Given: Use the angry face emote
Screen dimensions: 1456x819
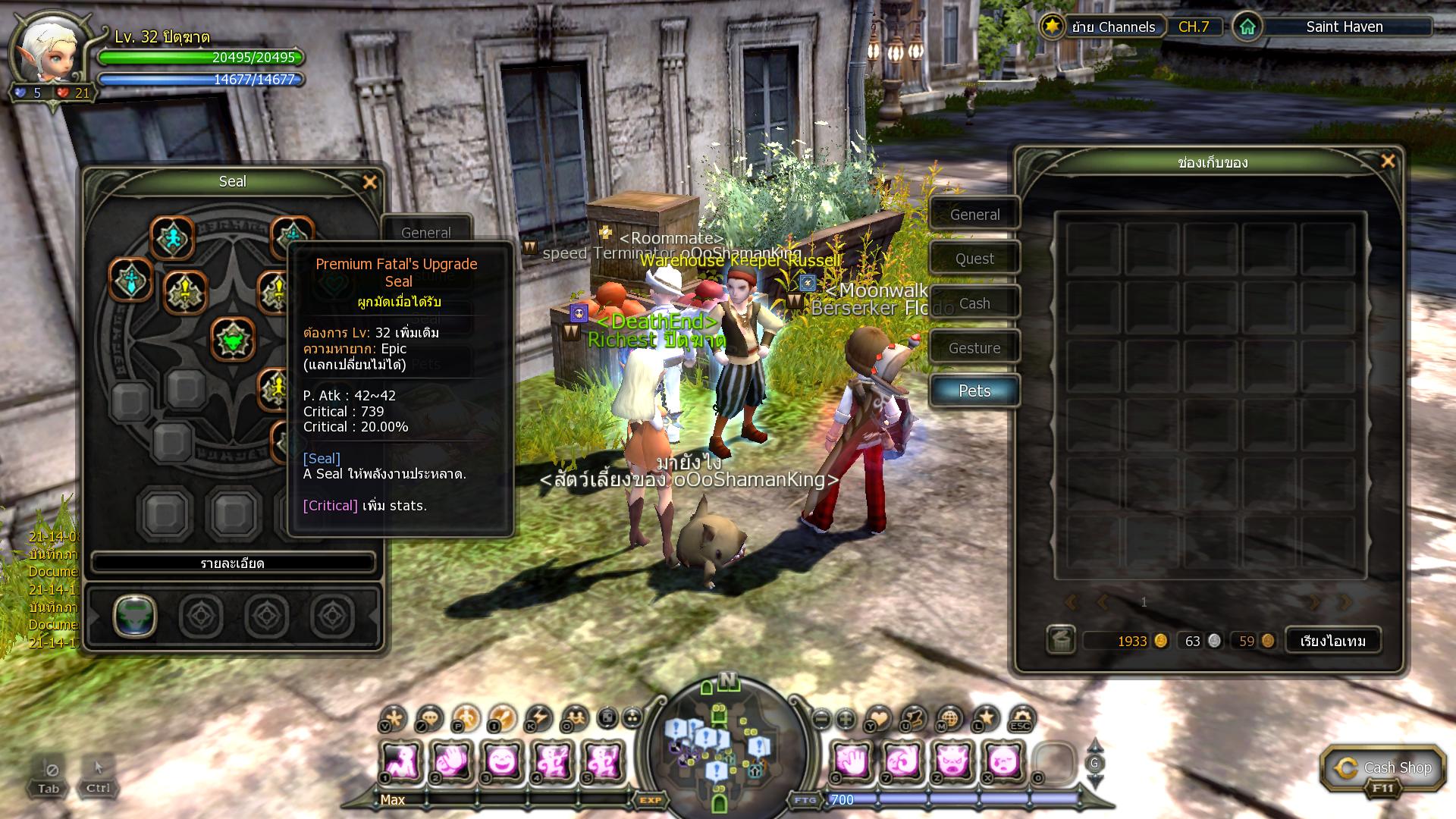Looking at the screenshot, I should pyautogui.click(x=952, y=761).
